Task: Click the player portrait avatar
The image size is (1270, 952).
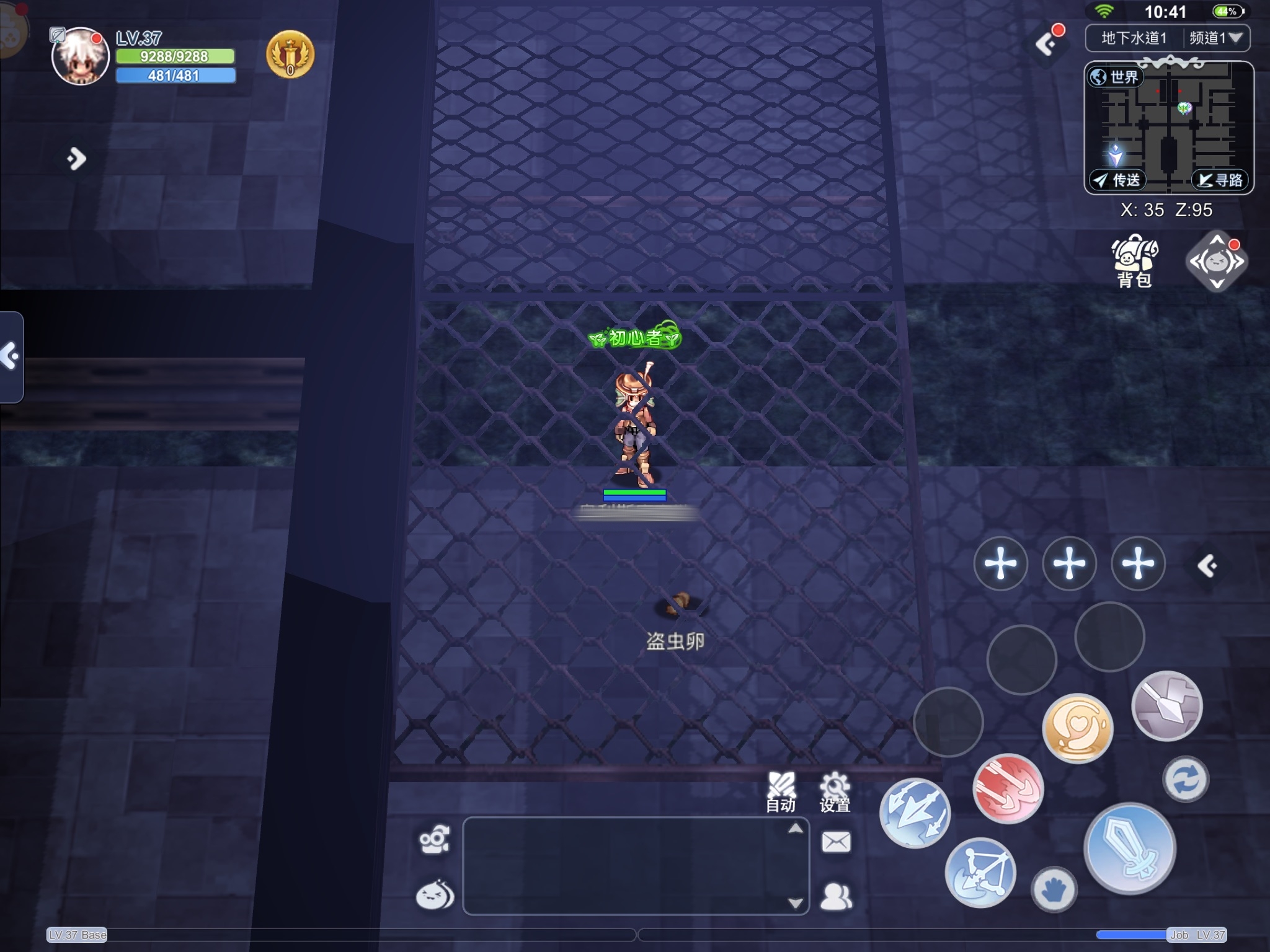Action: [81, 57]
